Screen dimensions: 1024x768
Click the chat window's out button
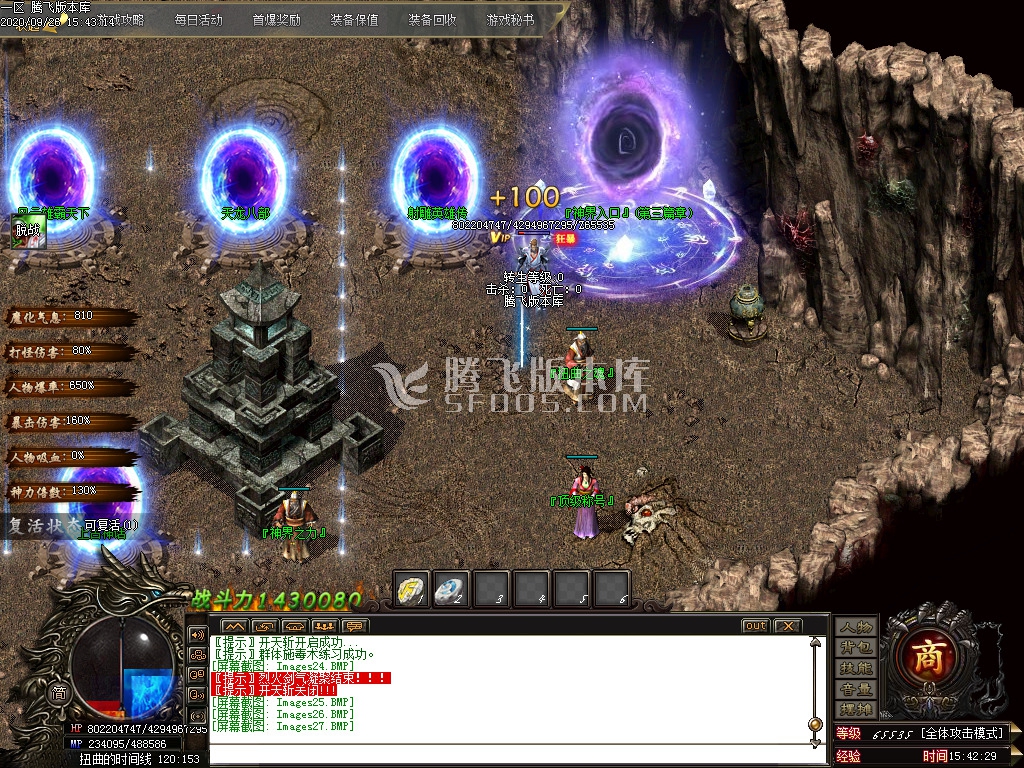(755, 626)
